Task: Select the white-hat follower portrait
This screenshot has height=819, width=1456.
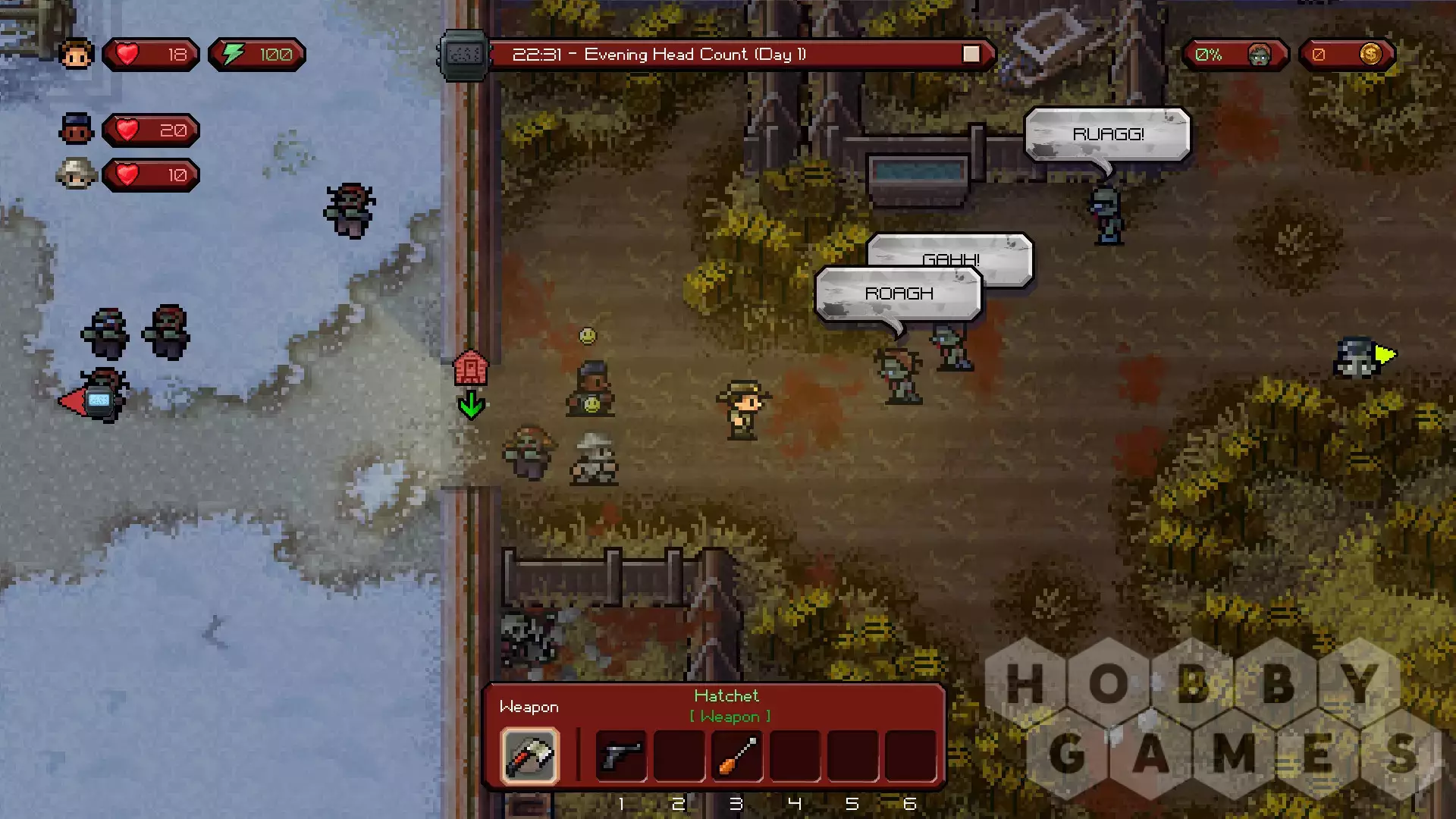Action: coord(76,174)
